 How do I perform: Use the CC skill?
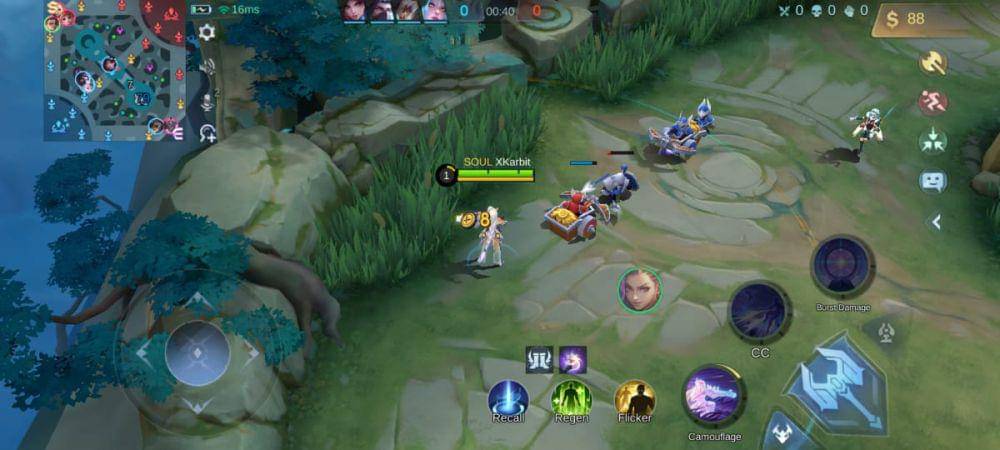(760, 312)
